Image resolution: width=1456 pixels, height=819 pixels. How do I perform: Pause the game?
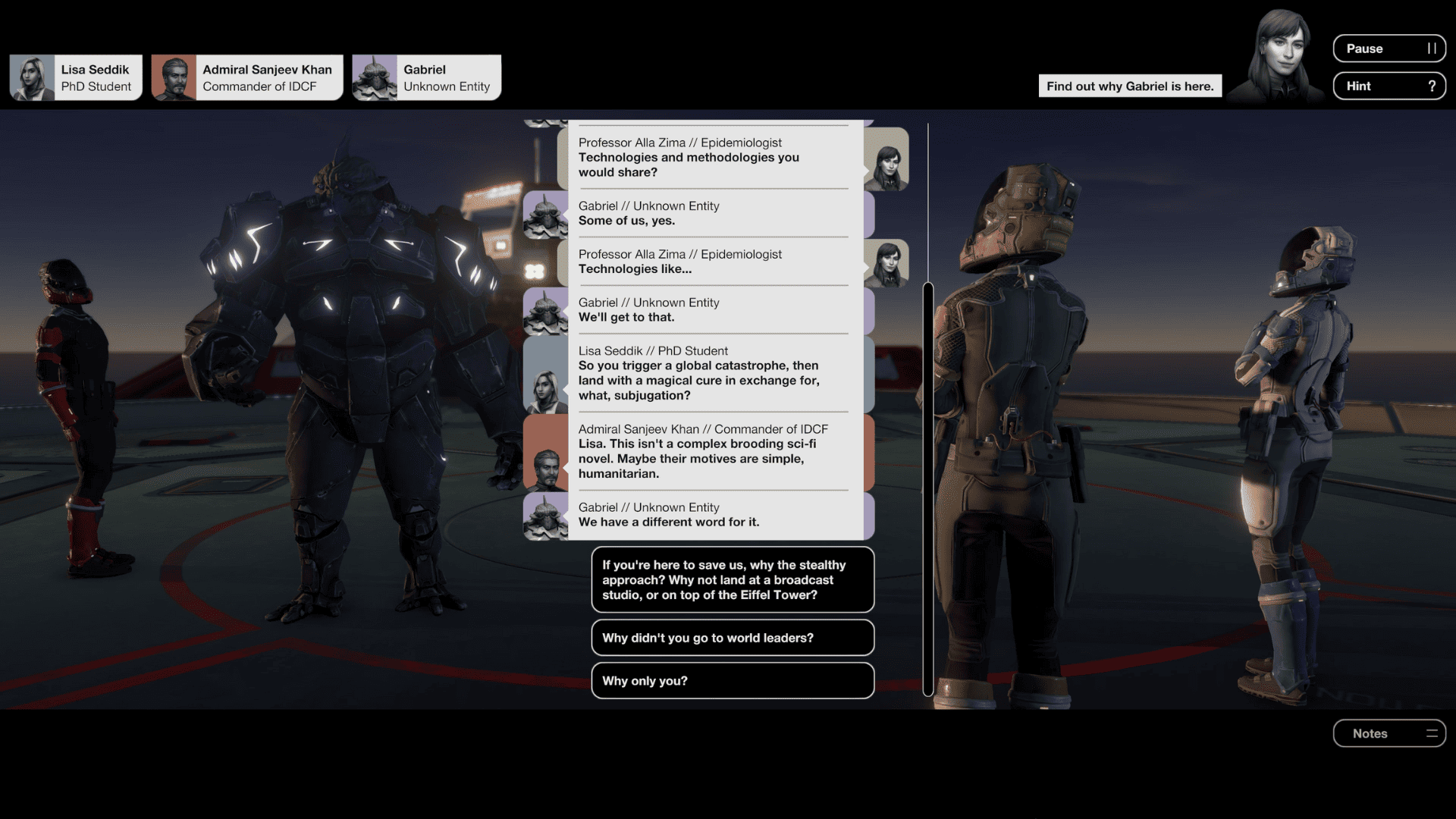1389,49
